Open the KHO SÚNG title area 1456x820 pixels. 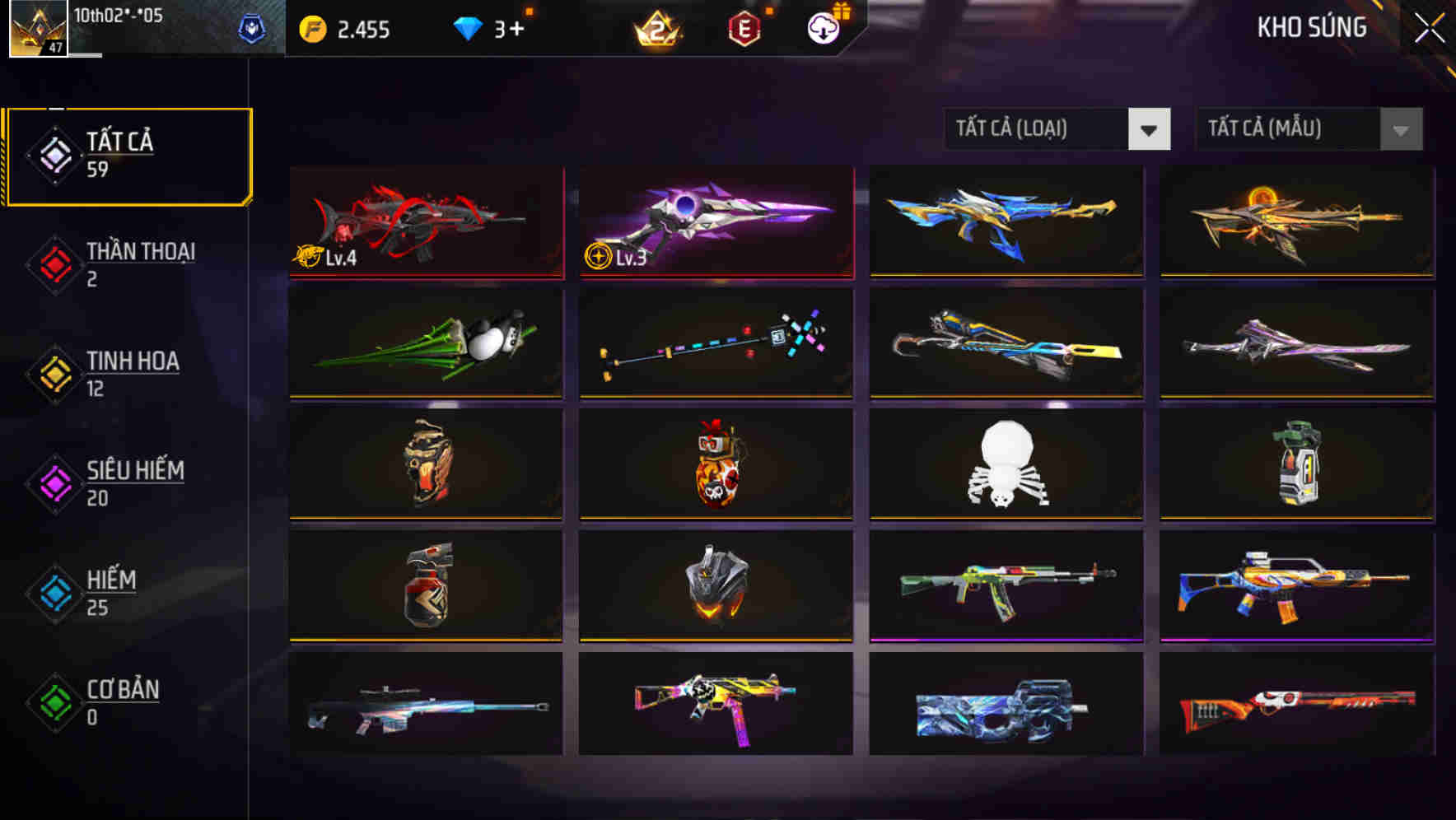[x=1311, y=27]
